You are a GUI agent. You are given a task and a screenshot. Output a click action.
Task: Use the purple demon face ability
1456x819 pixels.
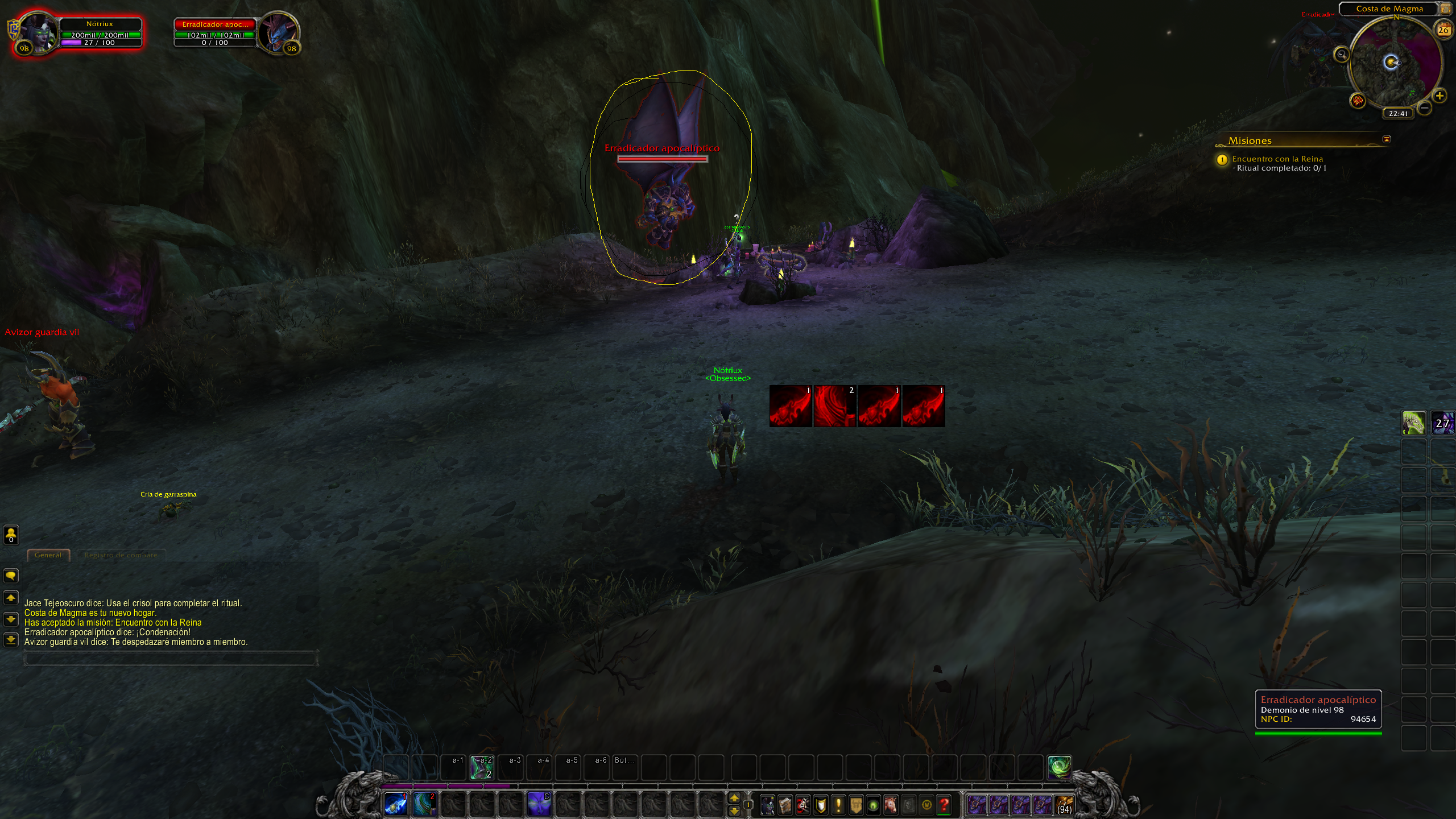(538, 804)
